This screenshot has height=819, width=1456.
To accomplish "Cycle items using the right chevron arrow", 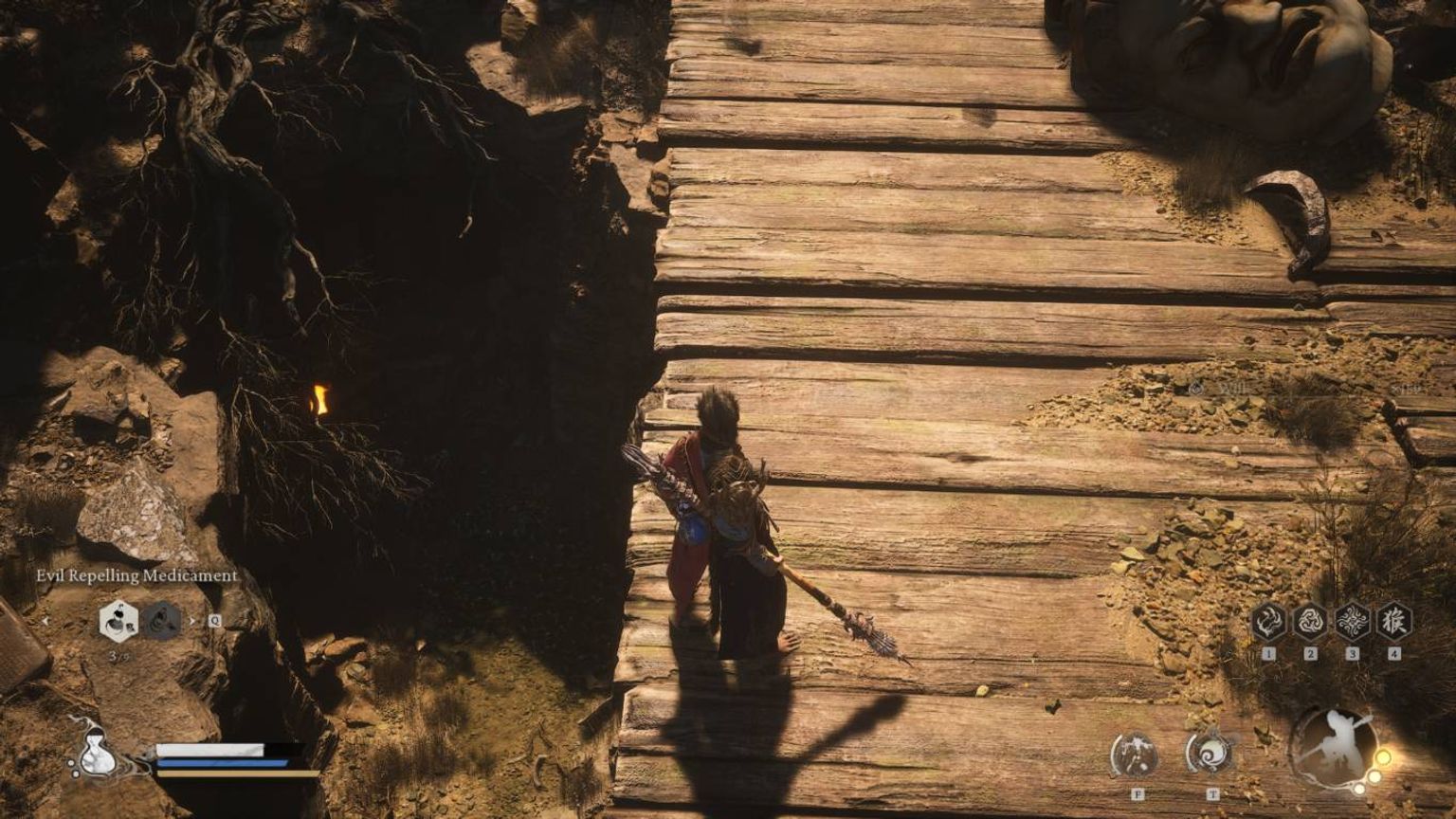I will click(x=192, y=622).
